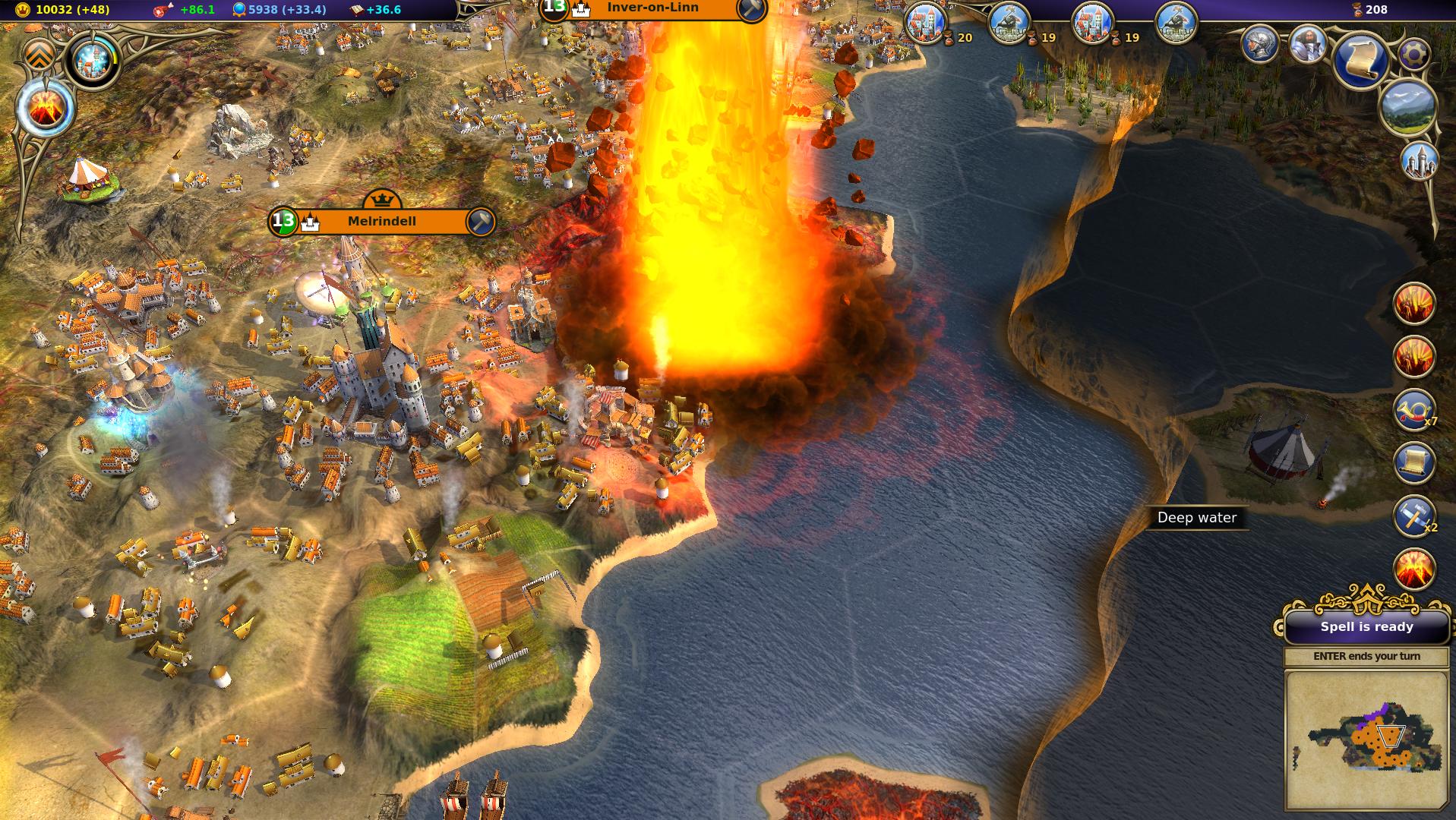Open the parchment scroll menu

(1360, 61)
